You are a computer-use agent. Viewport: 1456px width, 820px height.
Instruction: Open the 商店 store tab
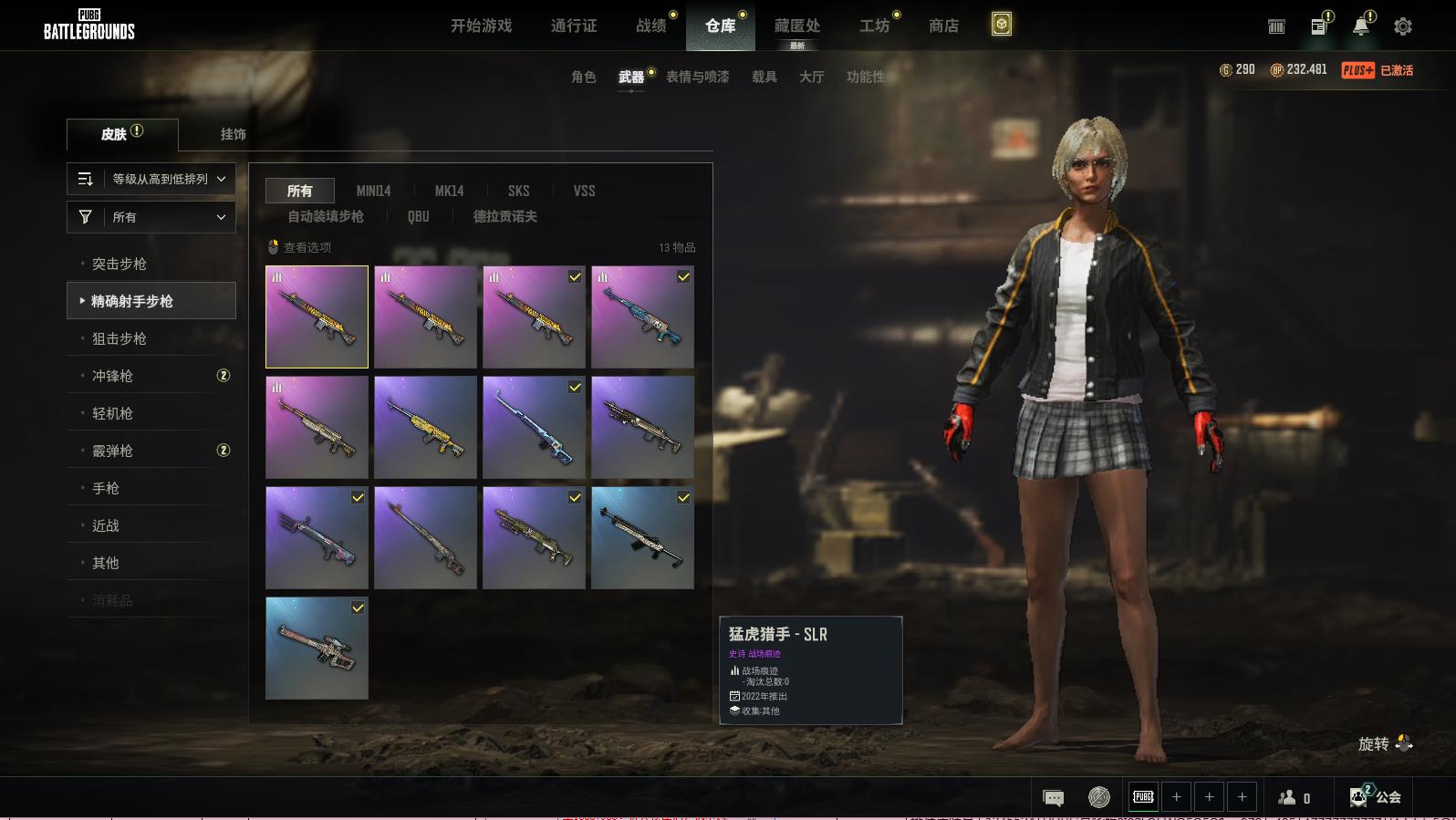(x=943, y=26)
